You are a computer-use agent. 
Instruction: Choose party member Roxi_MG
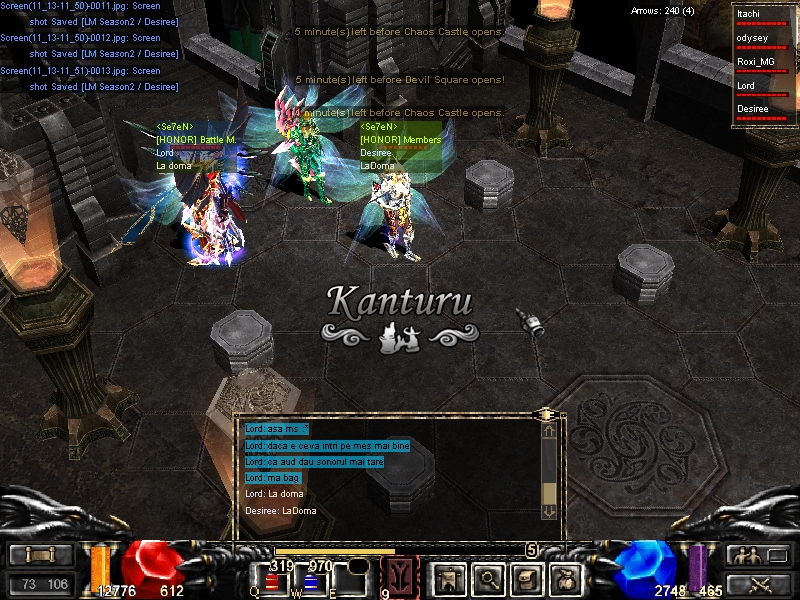click(x=763, y=62)
